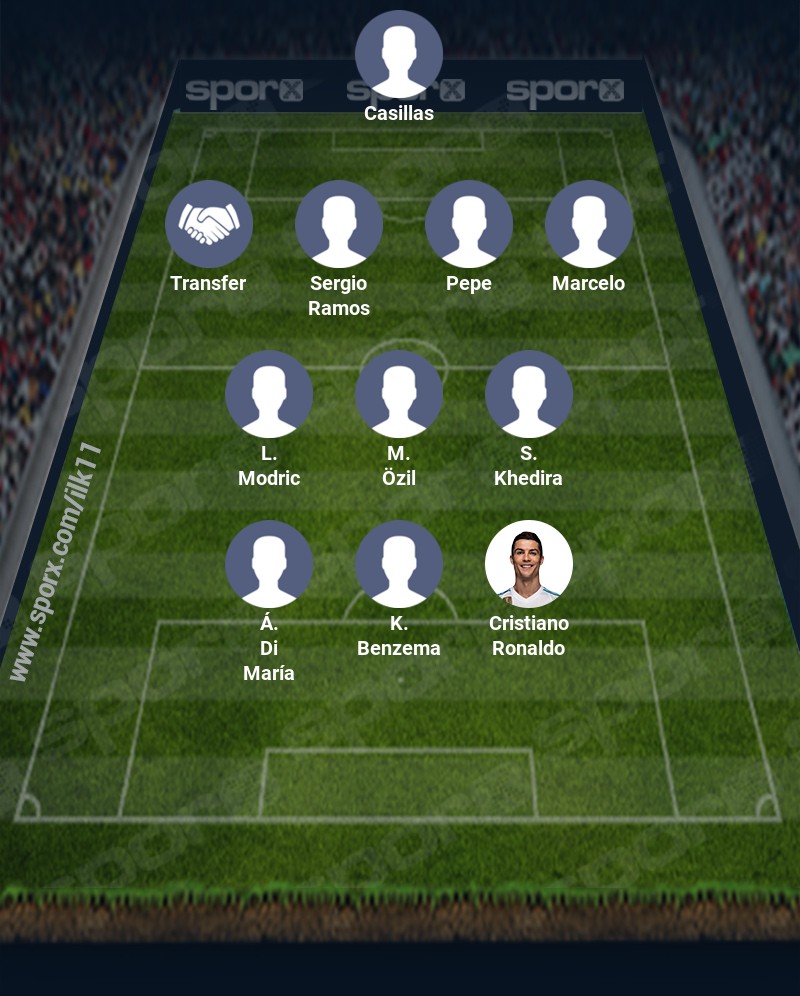Select forward Á. Di María
The image size is (800, 996).
[x=269, y=564]
